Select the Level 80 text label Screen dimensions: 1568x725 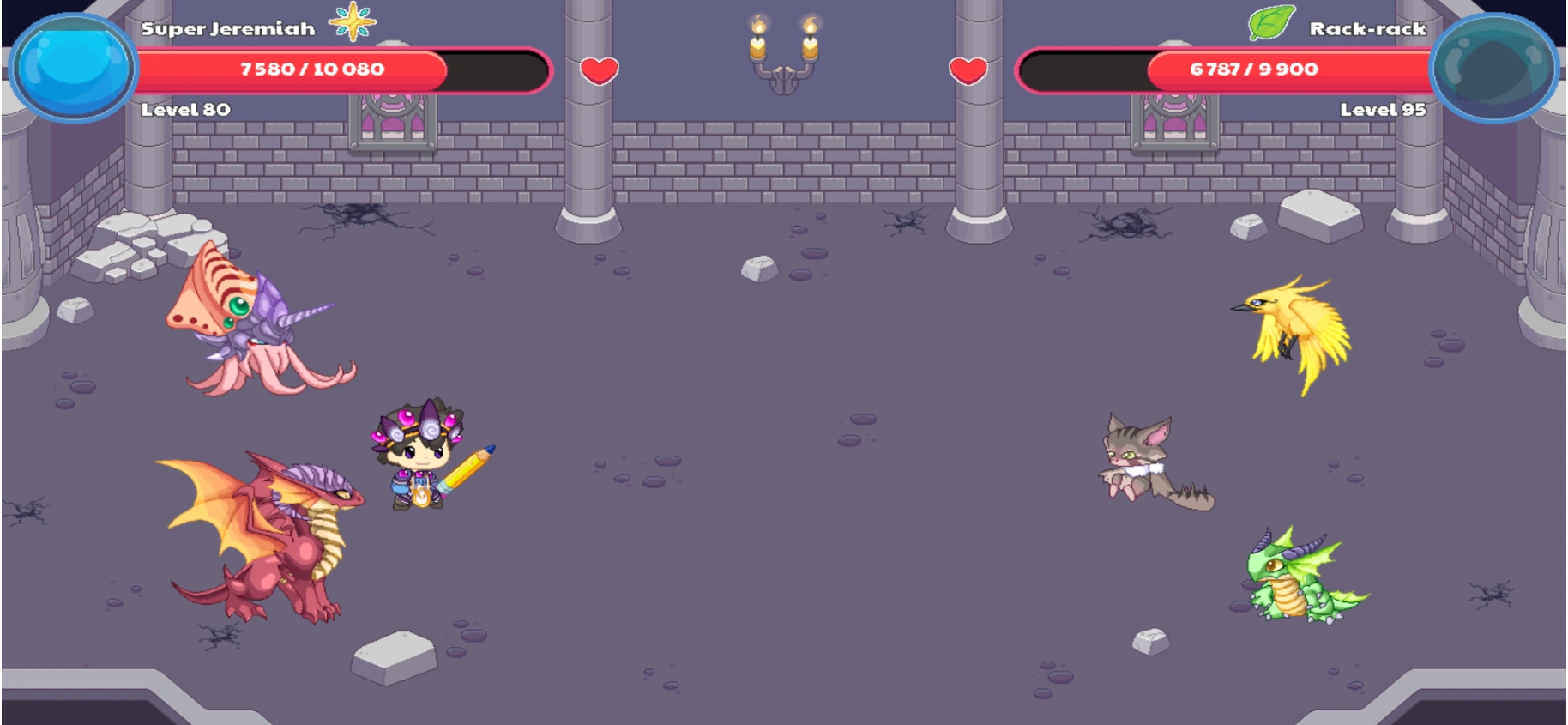[x=183, y=109]
